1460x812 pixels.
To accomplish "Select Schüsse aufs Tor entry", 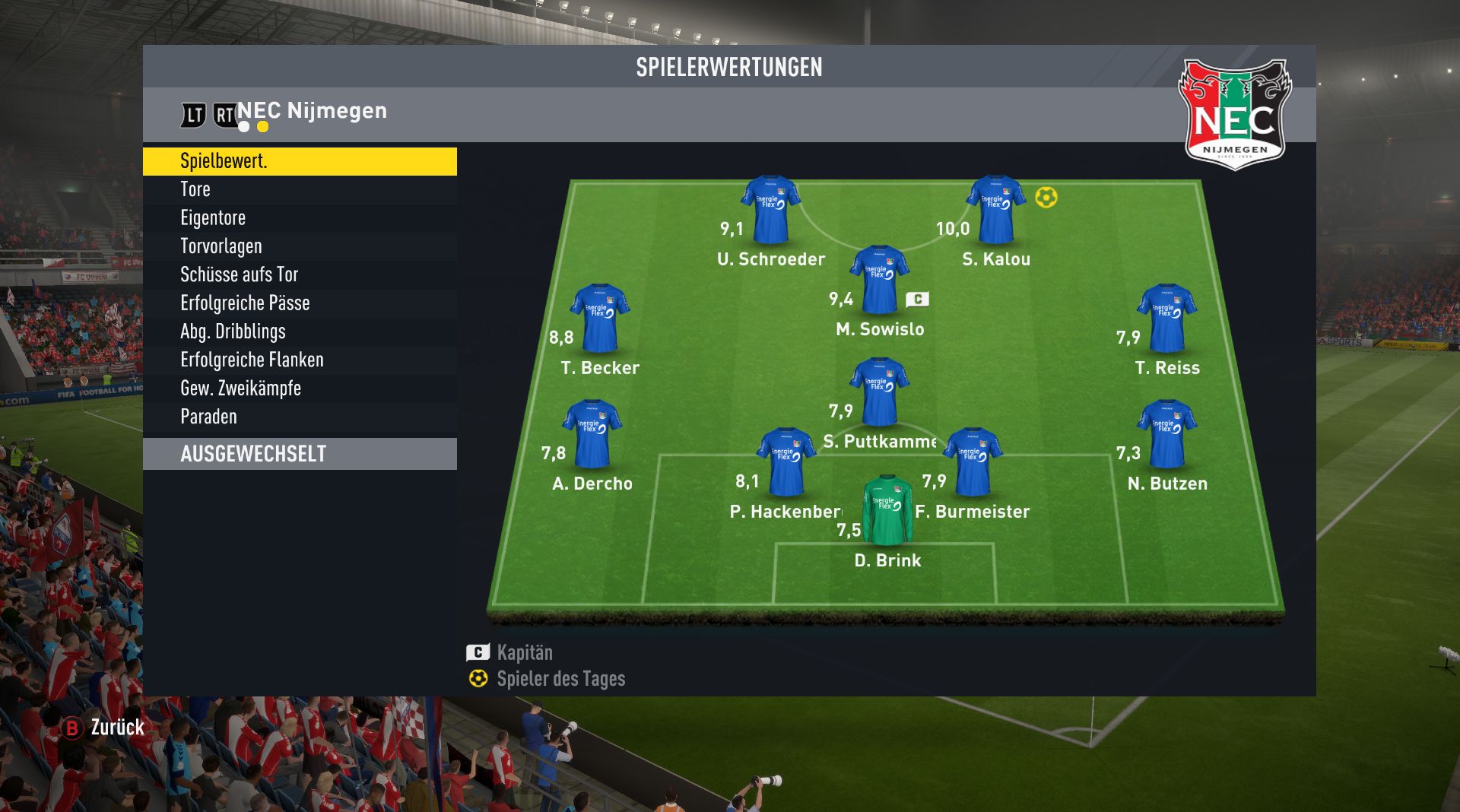I will [300, 274].
